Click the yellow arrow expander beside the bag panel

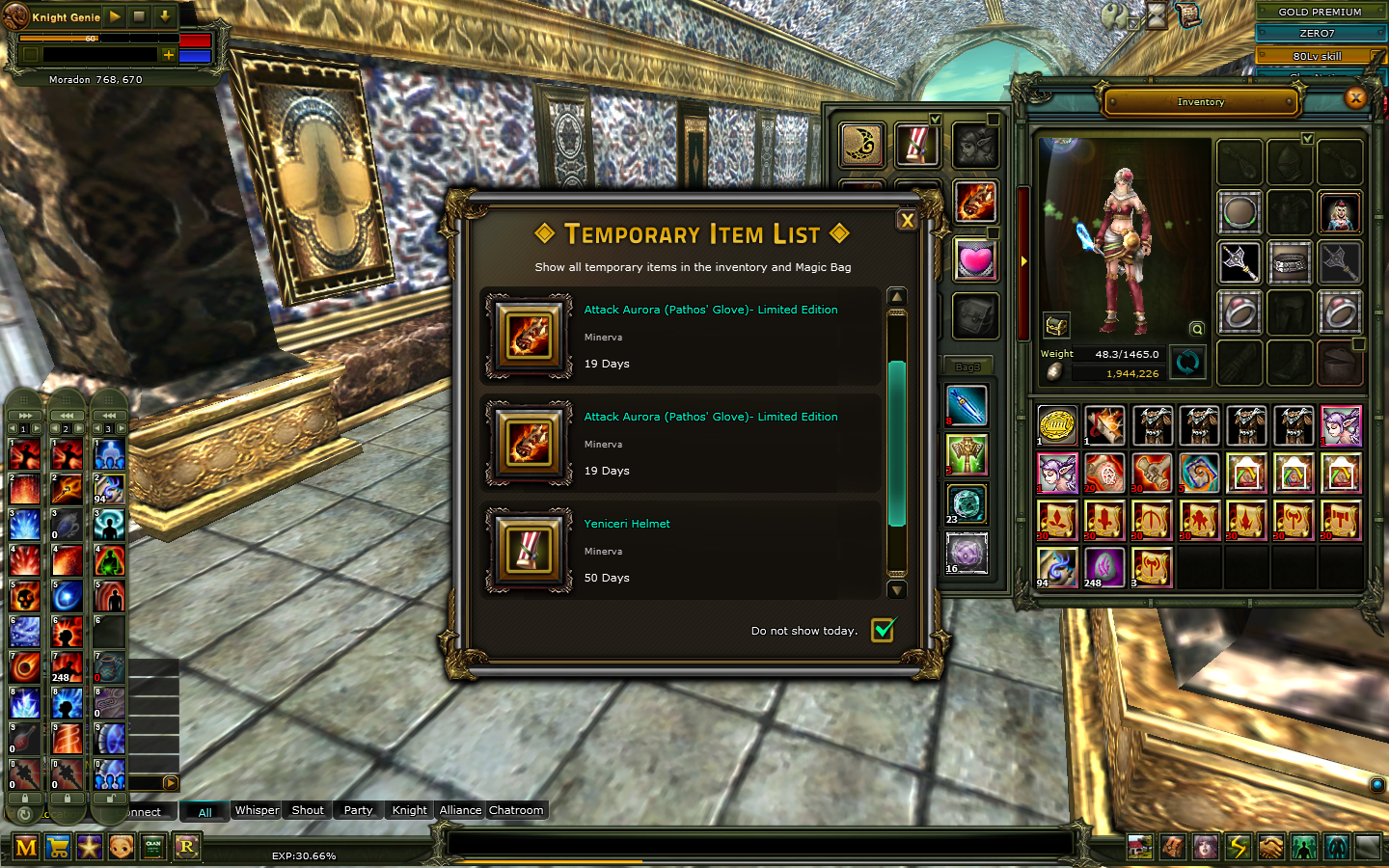pyautogui.click(x=1023, y=259)
